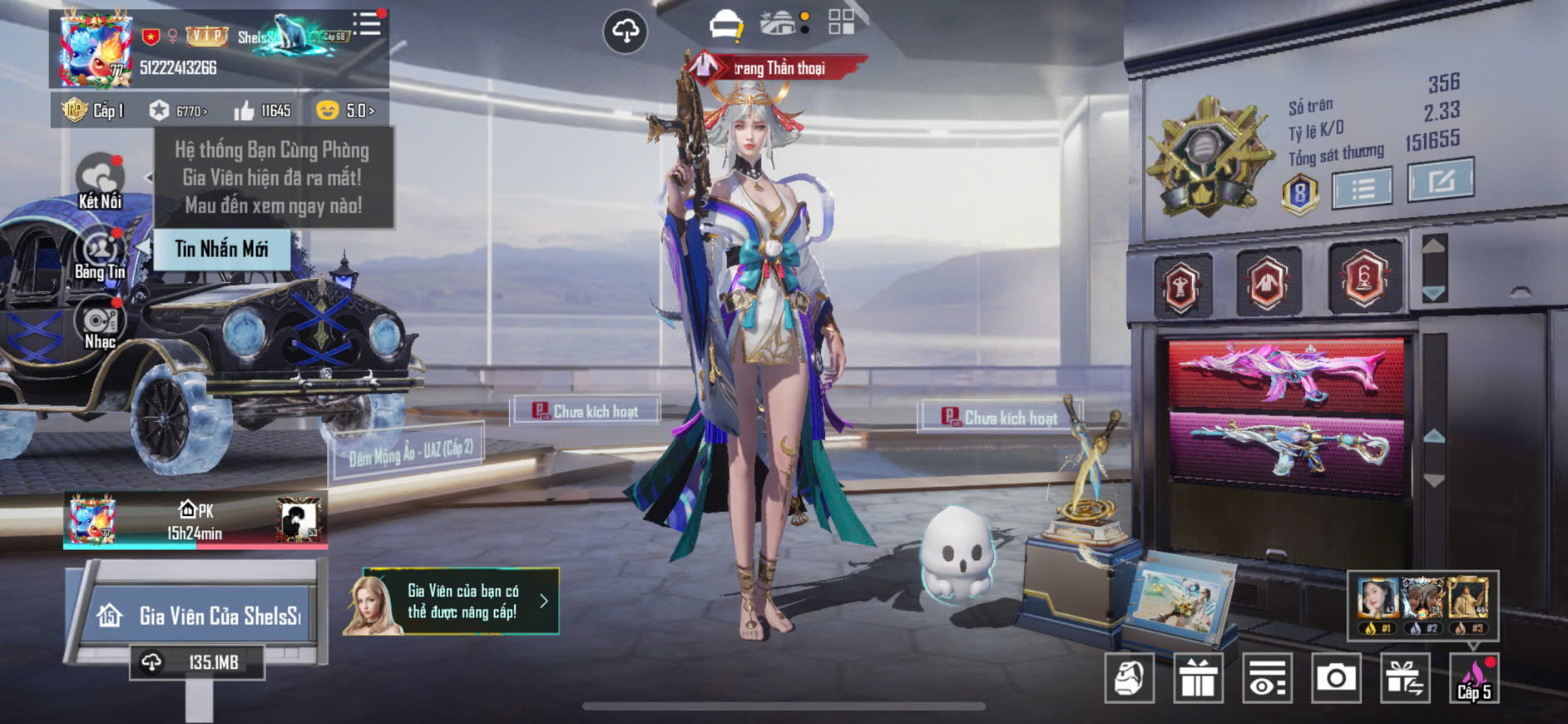Open the gift box icon

click(x=1198, y=678)
